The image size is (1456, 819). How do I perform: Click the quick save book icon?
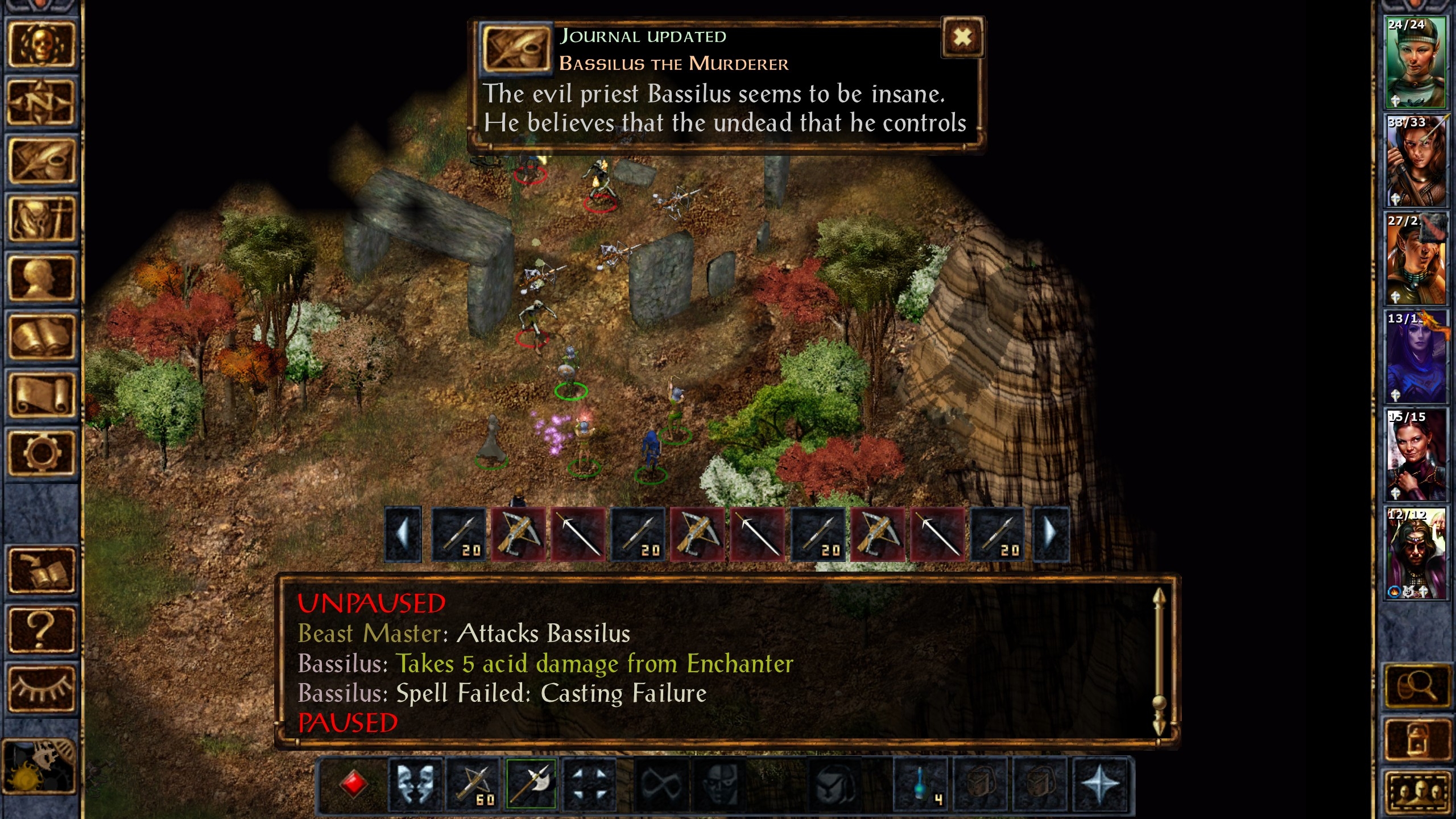pos(40,570)
